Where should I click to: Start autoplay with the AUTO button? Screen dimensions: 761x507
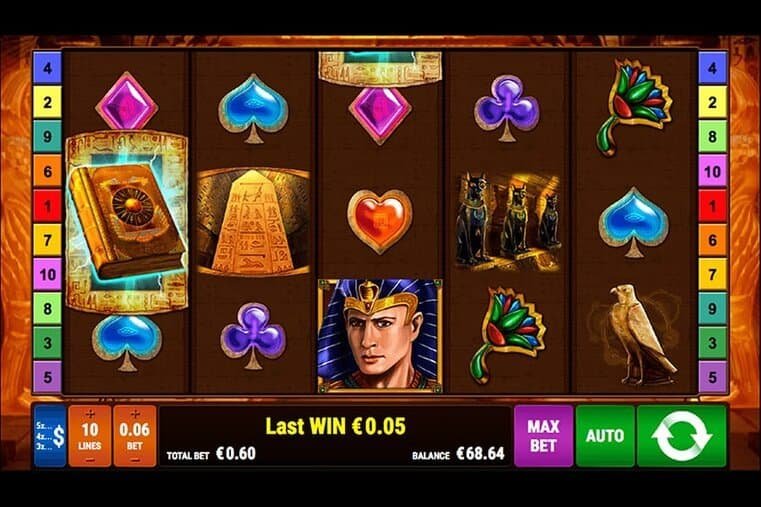pyautogui.click(x=605, y=436)
